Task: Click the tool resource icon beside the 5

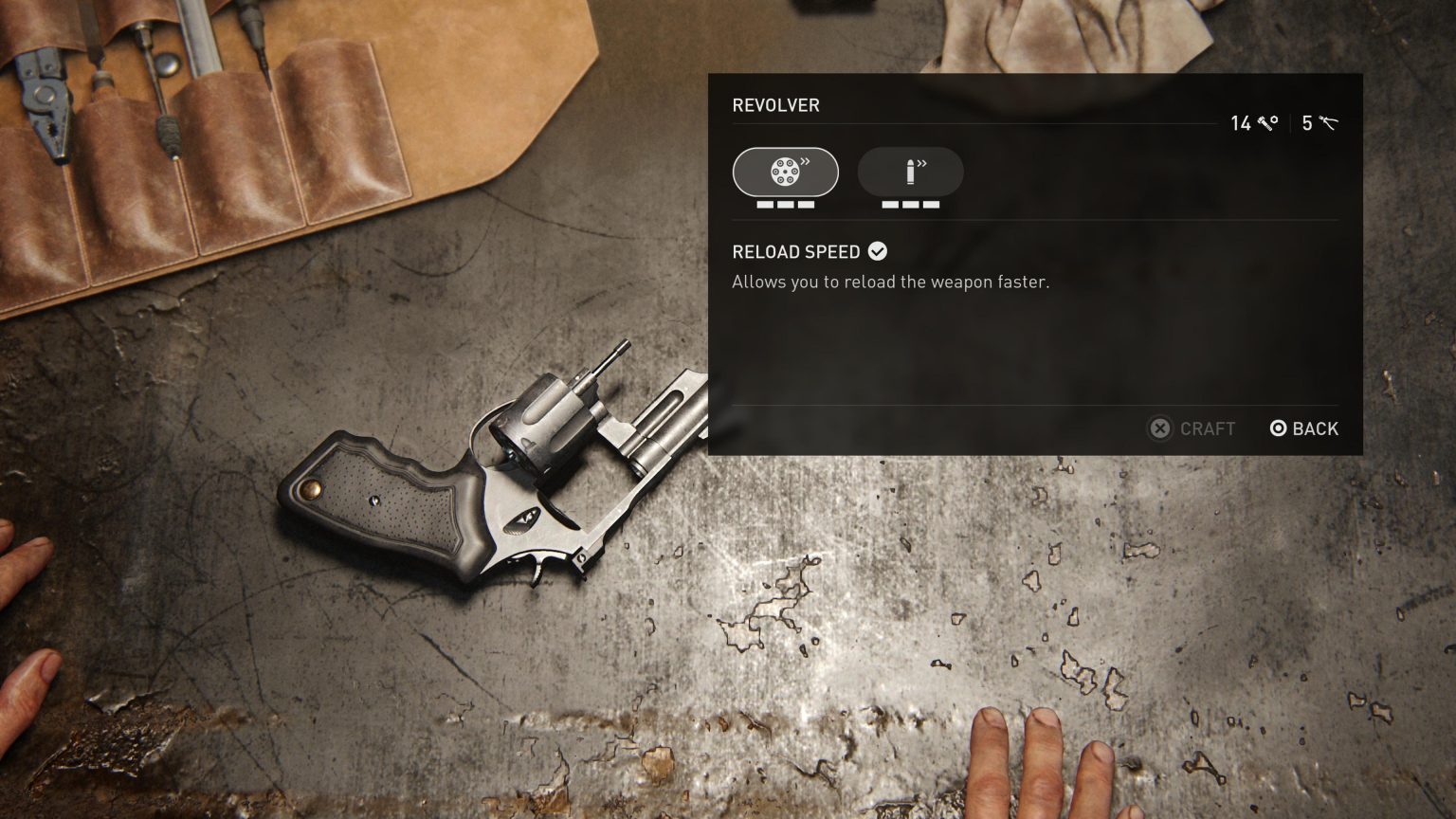Action: point(1327,123)
